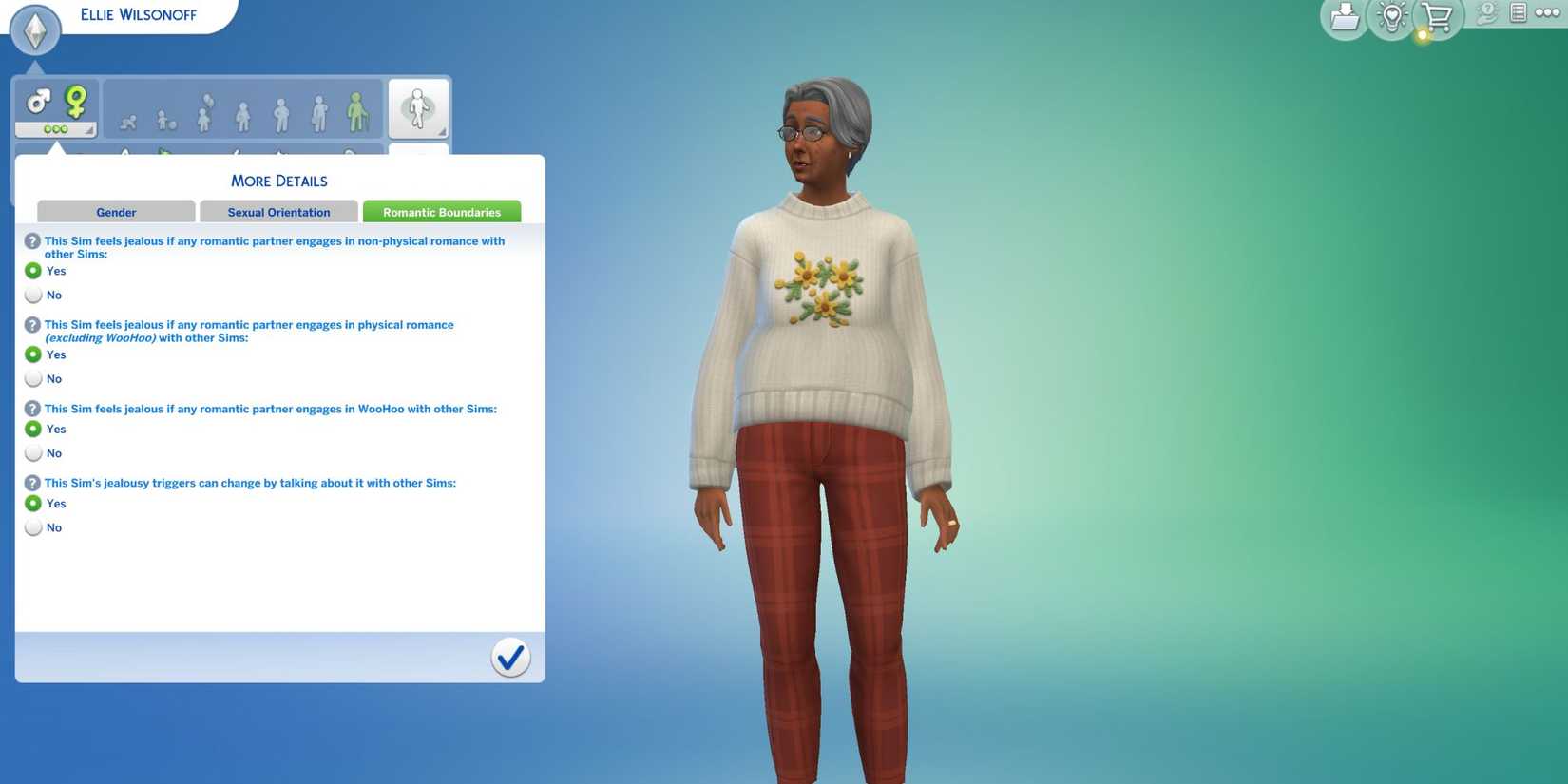Open the three-dot options menu
Image resolution: width=1568 pixels, height=784 pixels.
(x=1546, y=13)
